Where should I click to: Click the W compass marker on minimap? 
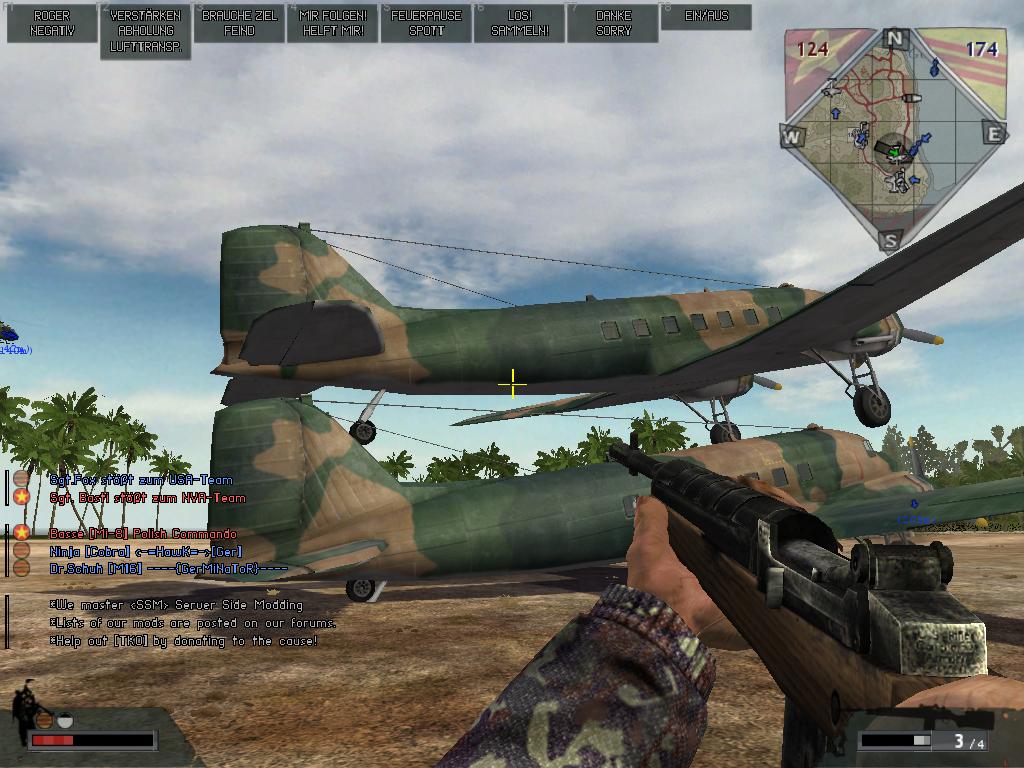(x=792, y=136)
